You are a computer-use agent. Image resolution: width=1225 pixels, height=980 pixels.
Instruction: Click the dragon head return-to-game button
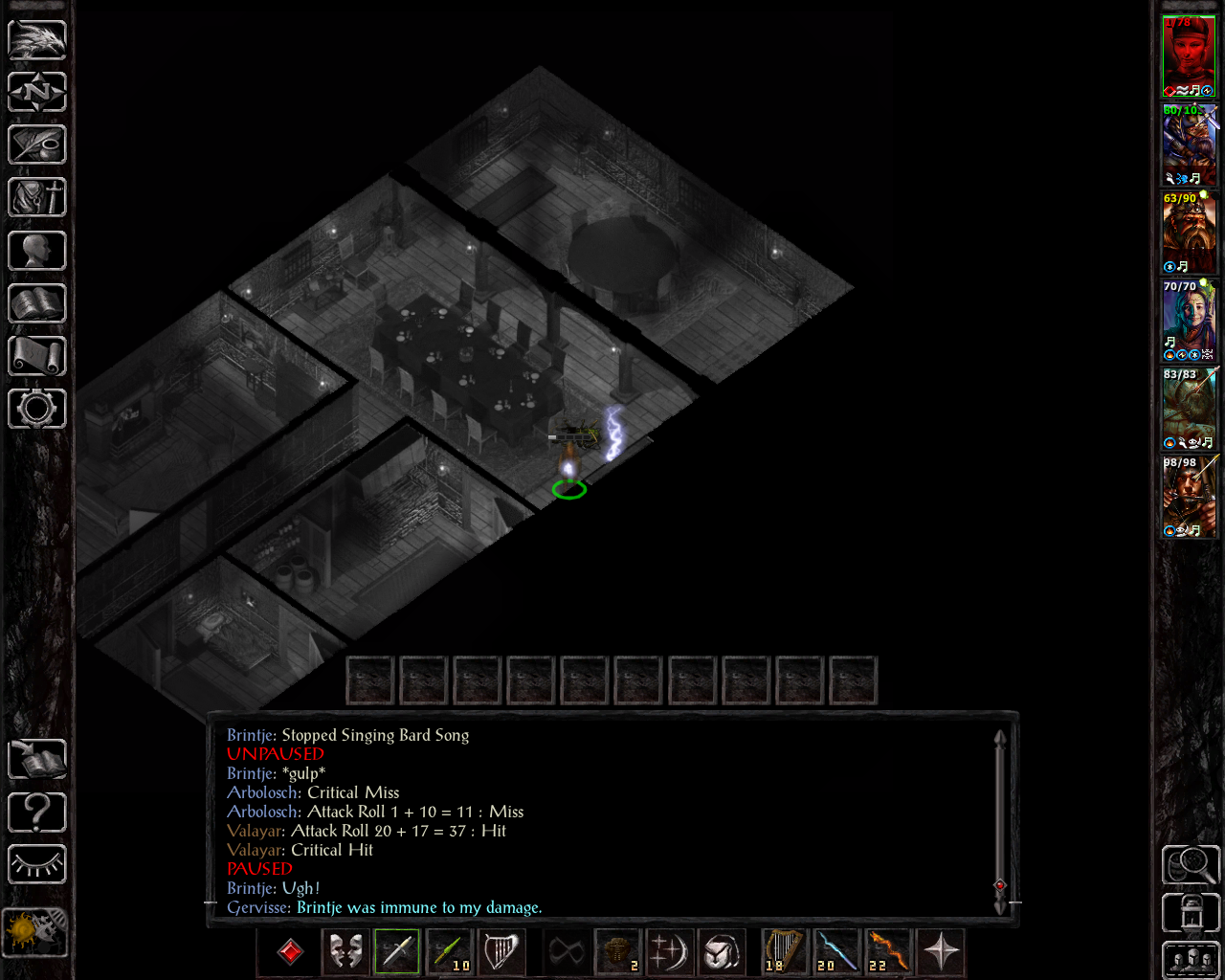pos(37,40)
